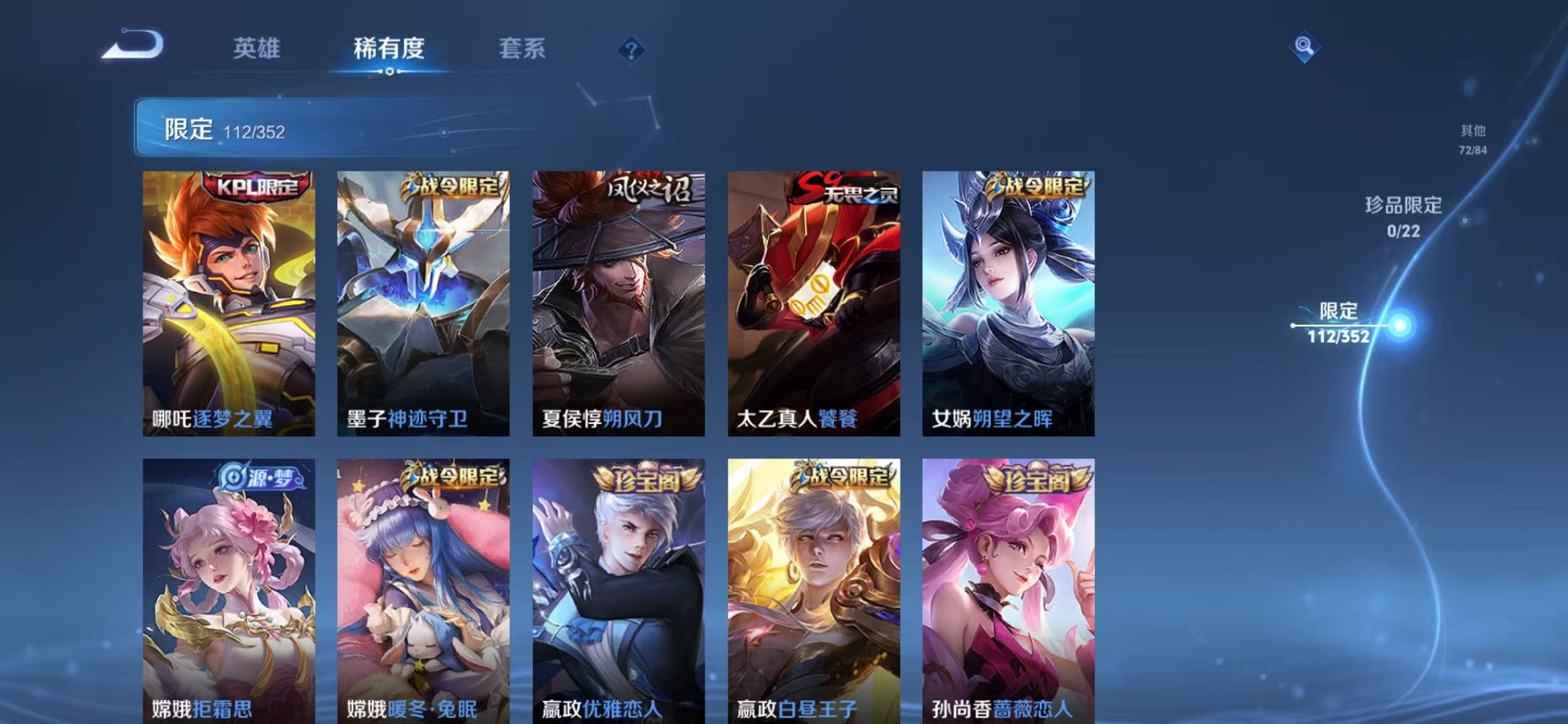Image resolution: width=1568 pixels, height=724 pixels.
Task: Click the question mark help icon
Action: pyautogui.click(x=634, y=50)
